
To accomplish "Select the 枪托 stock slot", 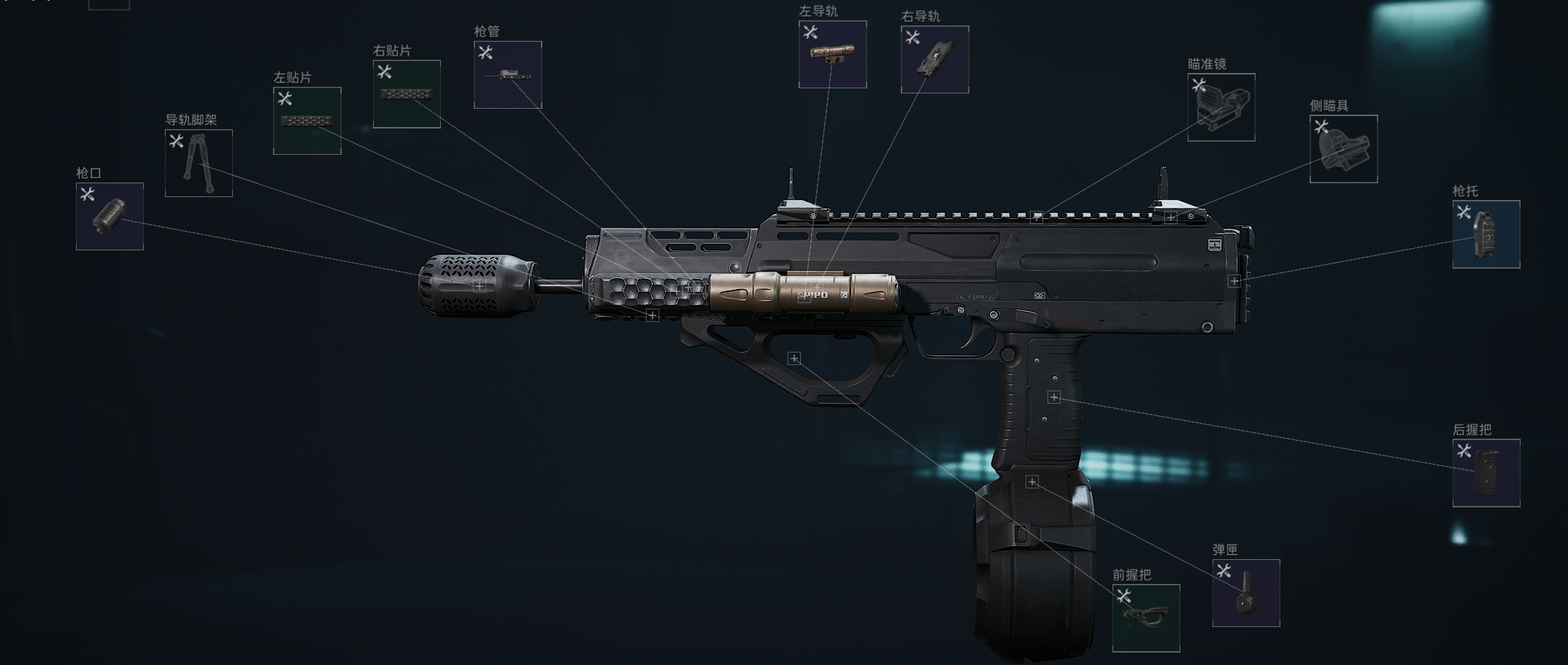I will [x=1486, y=234].
